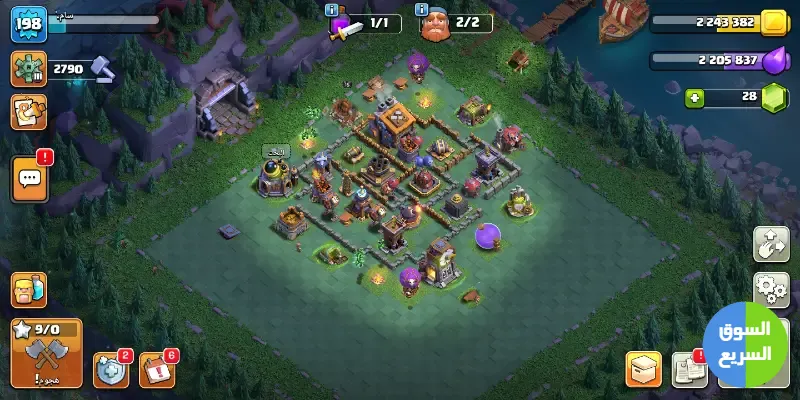Viewport: 800px width, 400px height.
Task: Open the barbarian and potion army button
Action: pos(28,290)
